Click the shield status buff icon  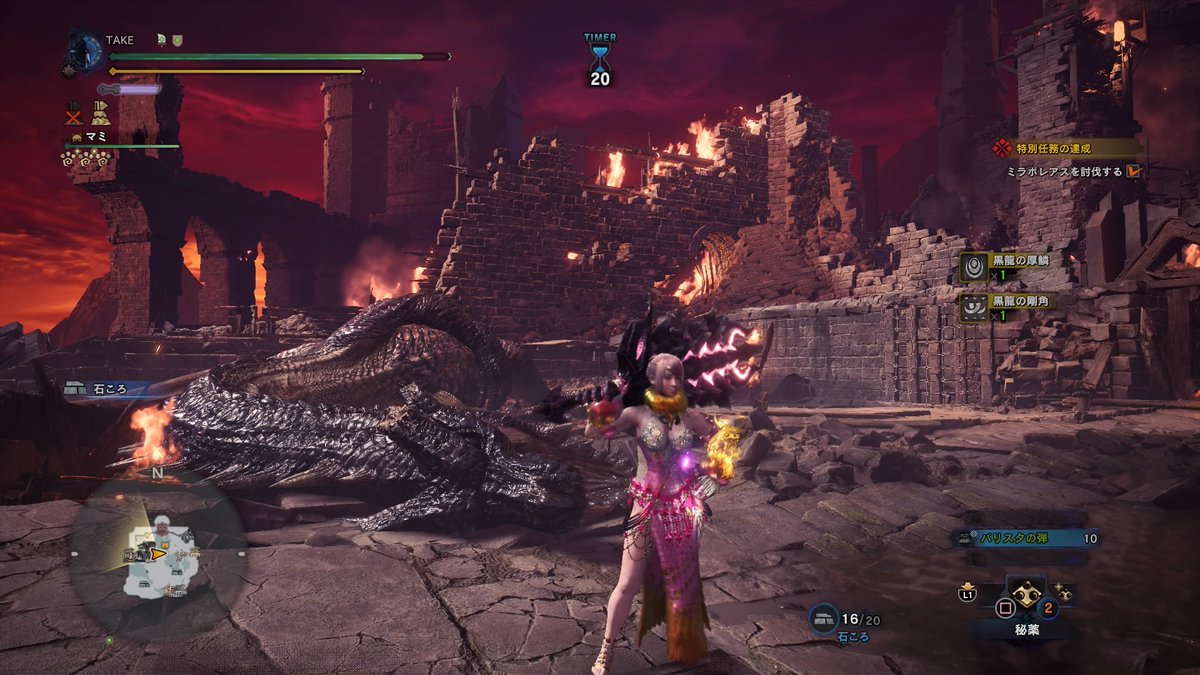tap(177, 40)
